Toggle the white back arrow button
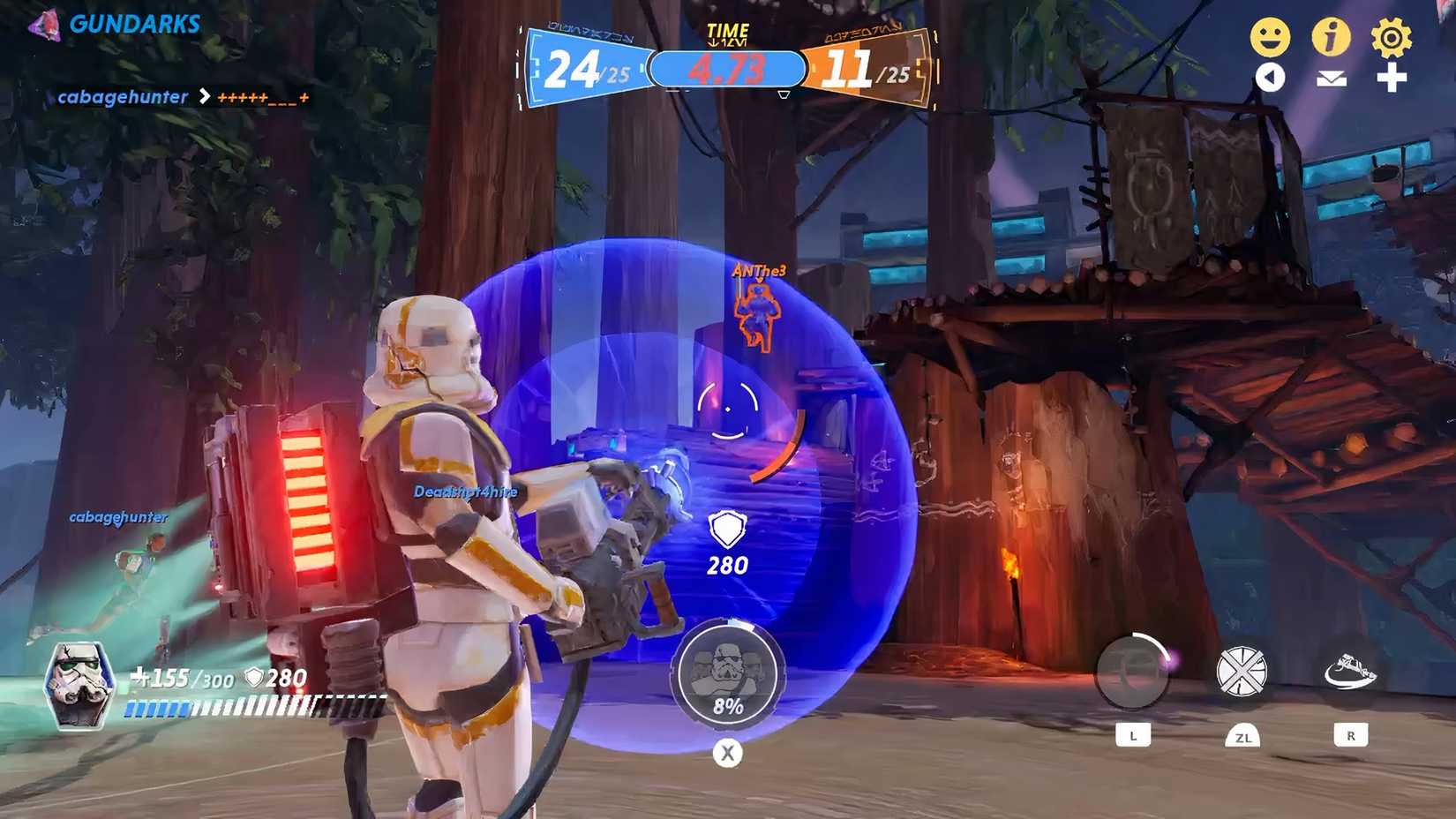Screen dimensions: 1456x819 [x=1271, y=78]
